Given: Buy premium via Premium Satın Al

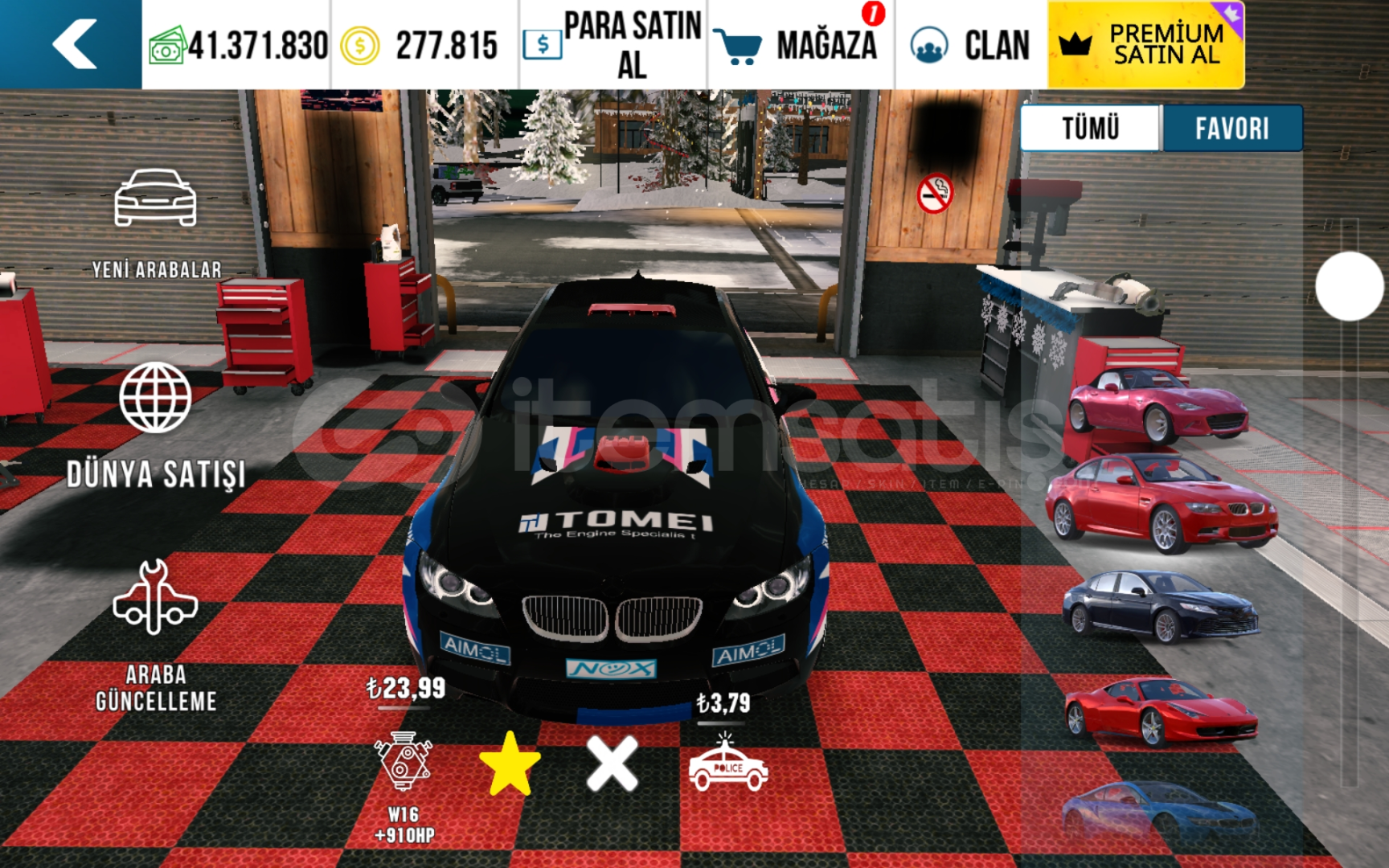Looking at the screenshot, I should (1145, 44).
